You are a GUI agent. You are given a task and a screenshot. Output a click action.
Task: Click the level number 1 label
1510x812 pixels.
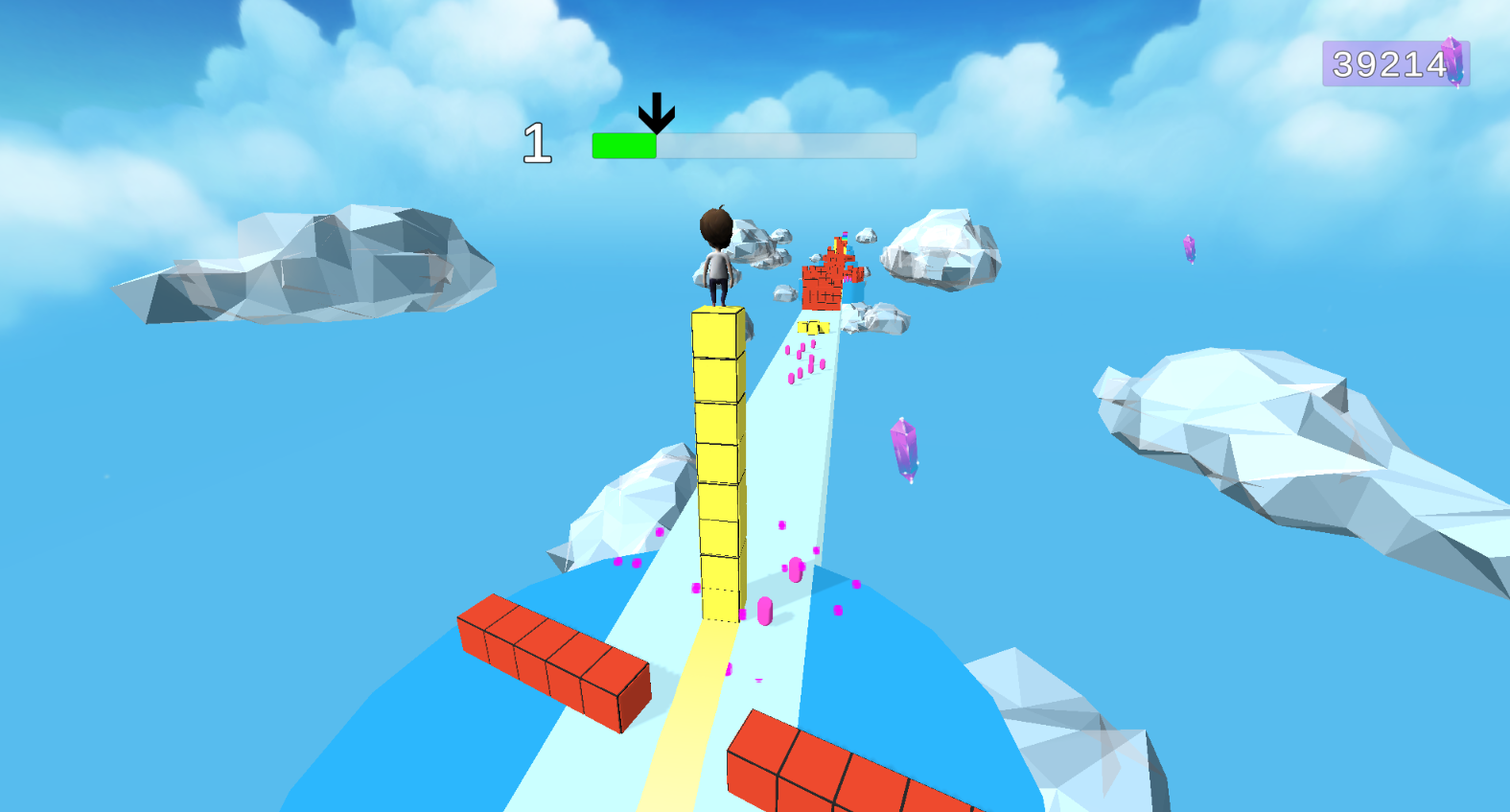(539, 141)
